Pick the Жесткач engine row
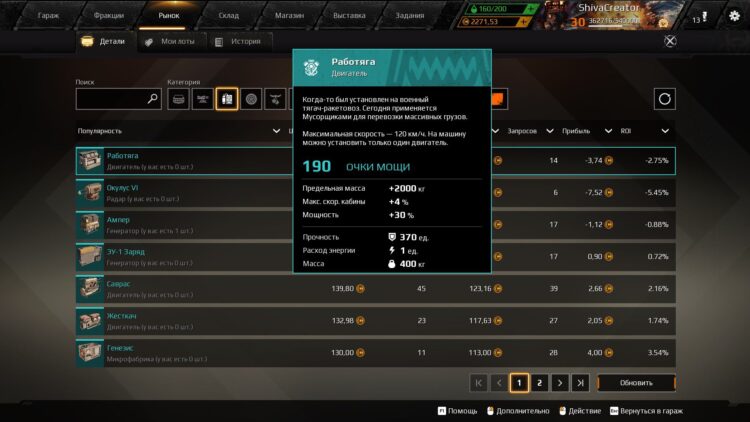The width and height of the screenshot is (750, 422). [x=180, y=320]
